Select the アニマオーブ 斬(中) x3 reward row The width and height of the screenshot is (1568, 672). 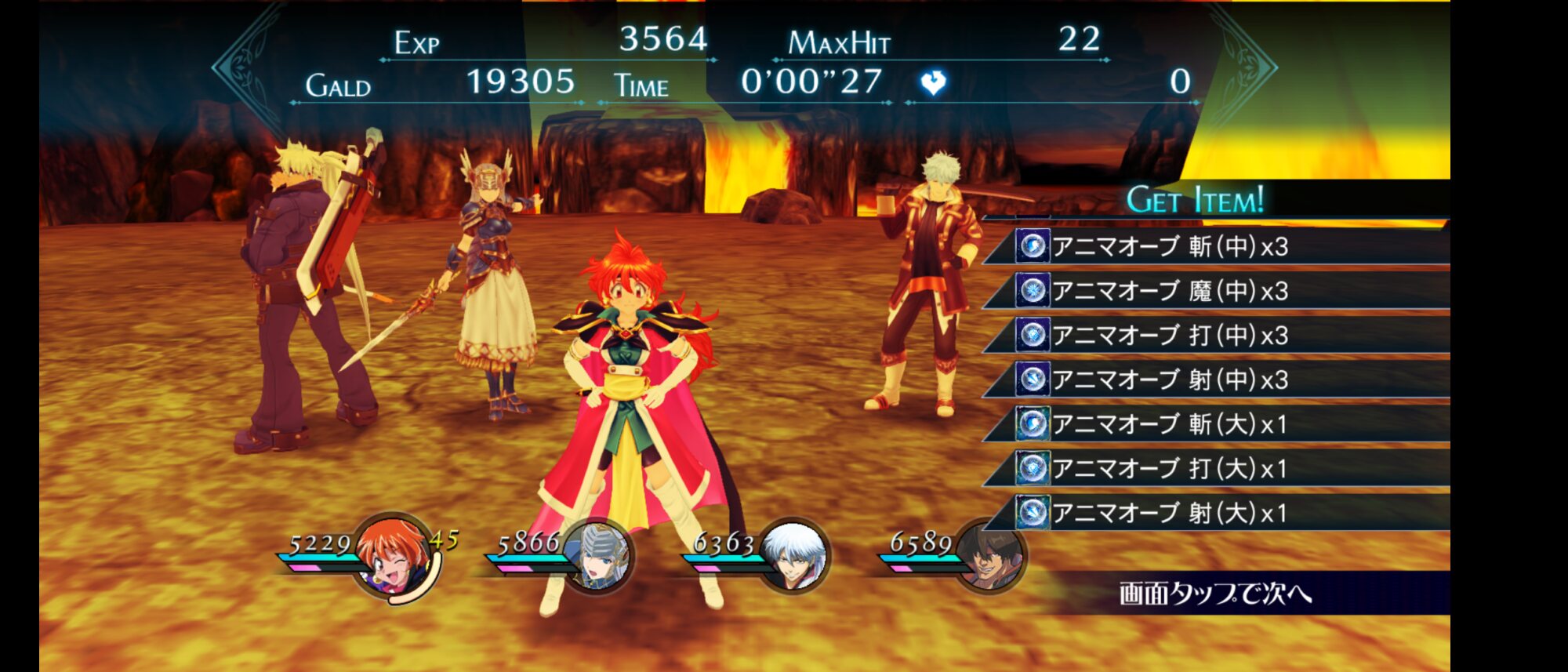coord(1215,246)
